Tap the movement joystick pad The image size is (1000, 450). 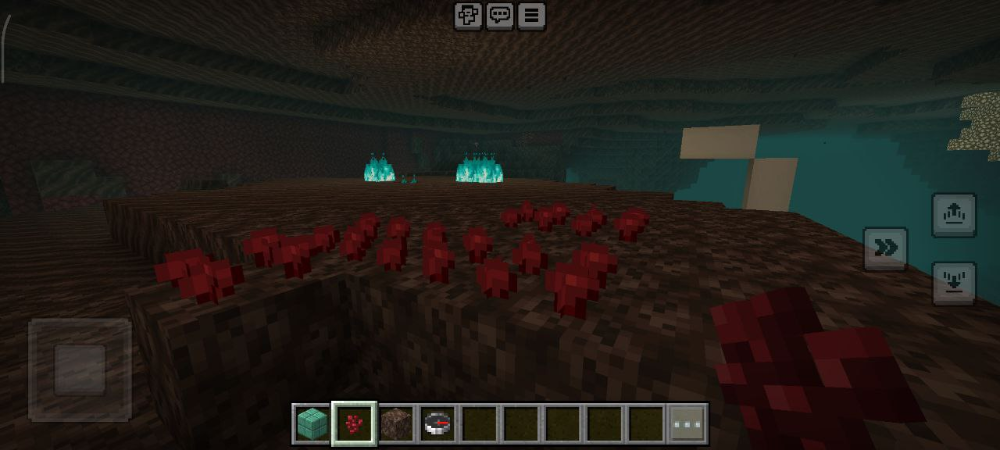tap(80, 369)
